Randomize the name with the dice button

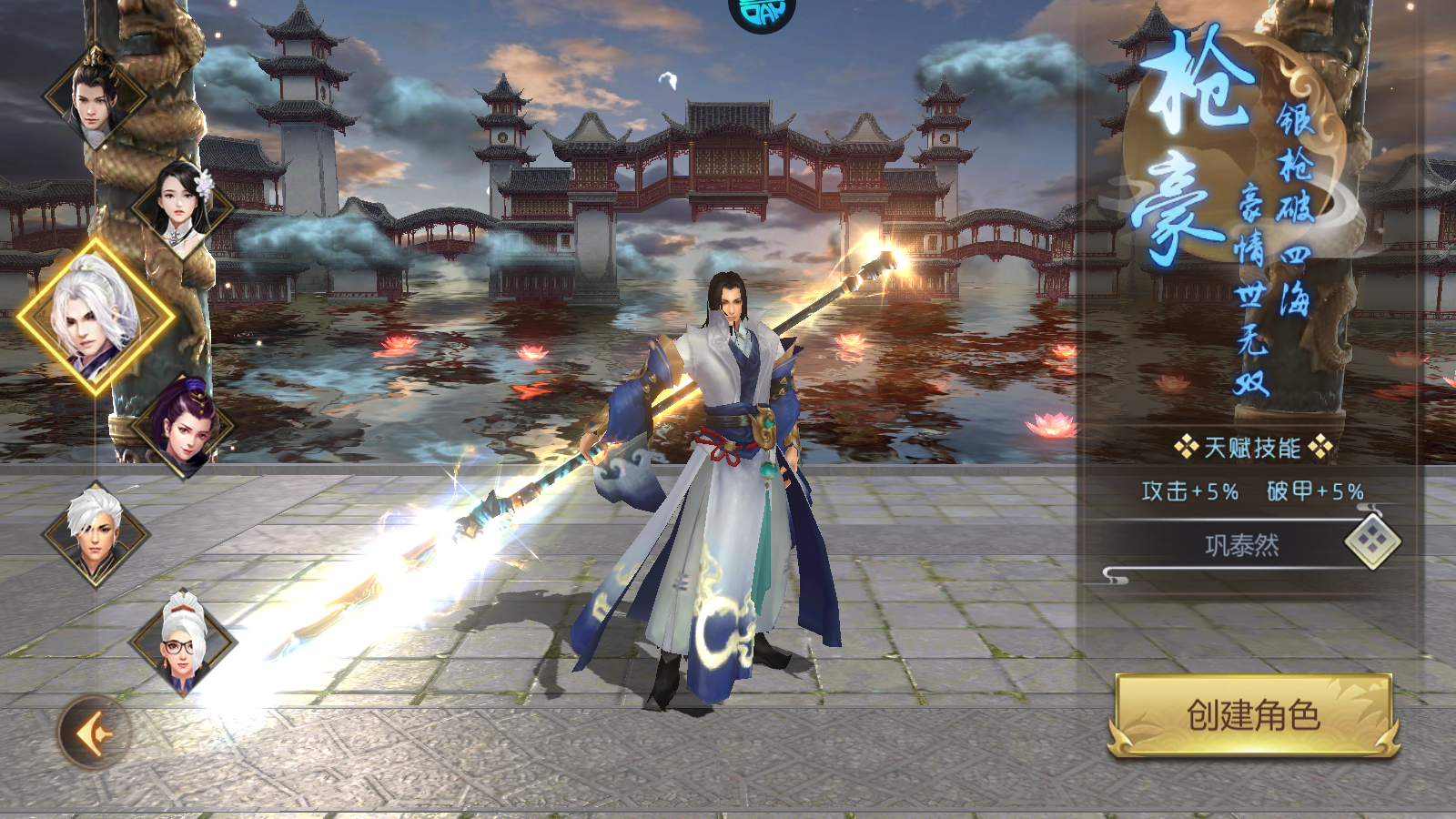coord(1372,541)
